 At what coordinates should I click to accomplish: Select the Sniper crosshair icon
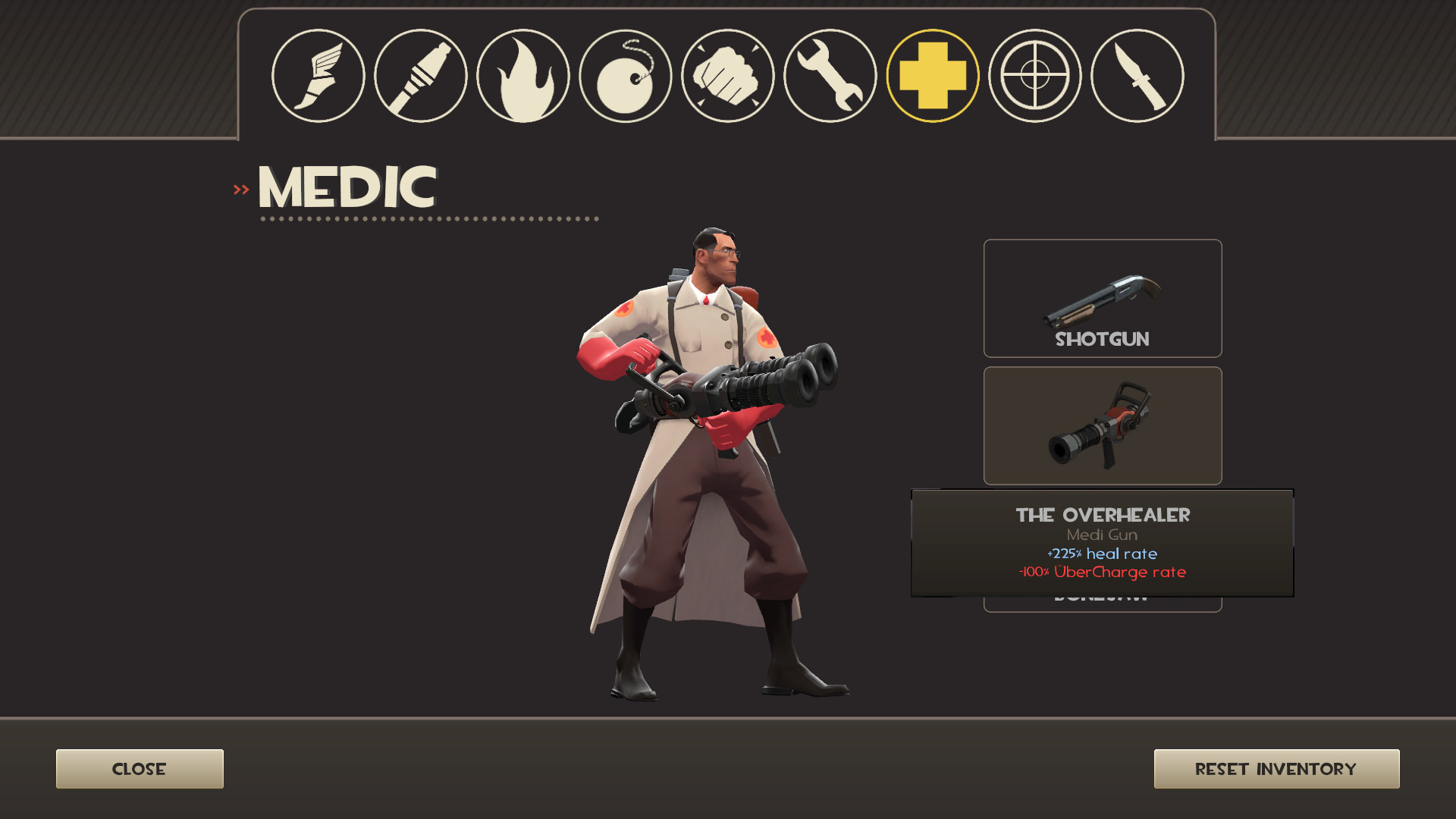click(x=1036, y=75)
